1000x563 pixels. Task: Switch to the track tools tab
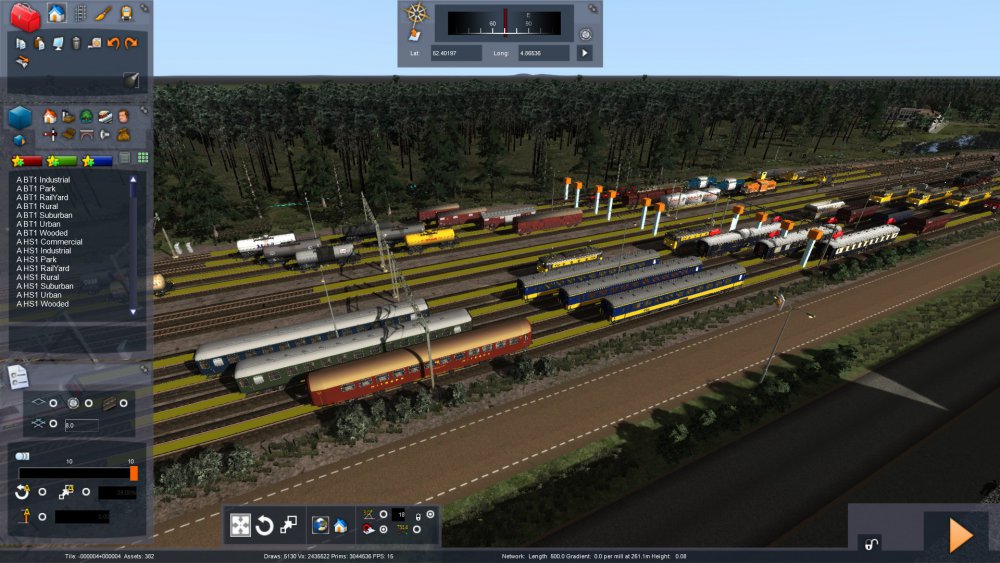click(x=80, y=13)
